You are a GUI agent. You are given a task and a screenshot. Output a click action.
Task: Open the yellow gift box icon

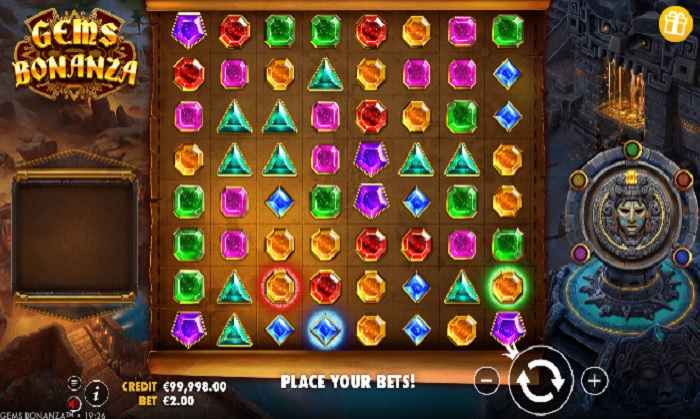pyautogui.click(x=671, y=20)
